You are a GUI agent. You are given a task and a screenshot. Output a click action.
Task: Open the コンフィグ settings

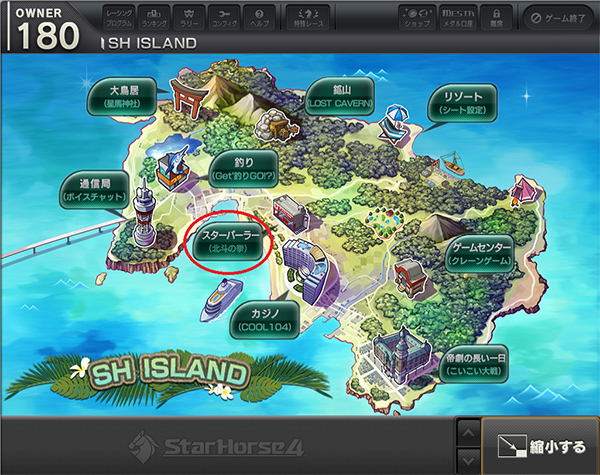pos(225,17)
